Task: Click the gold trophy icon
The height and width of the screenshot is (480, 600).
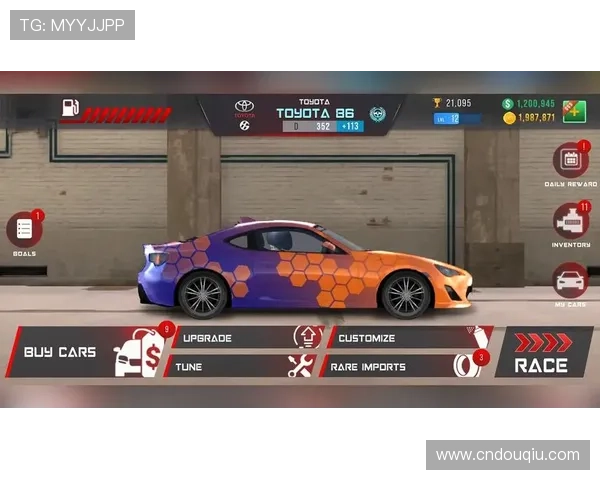Action: pos(437,102)
